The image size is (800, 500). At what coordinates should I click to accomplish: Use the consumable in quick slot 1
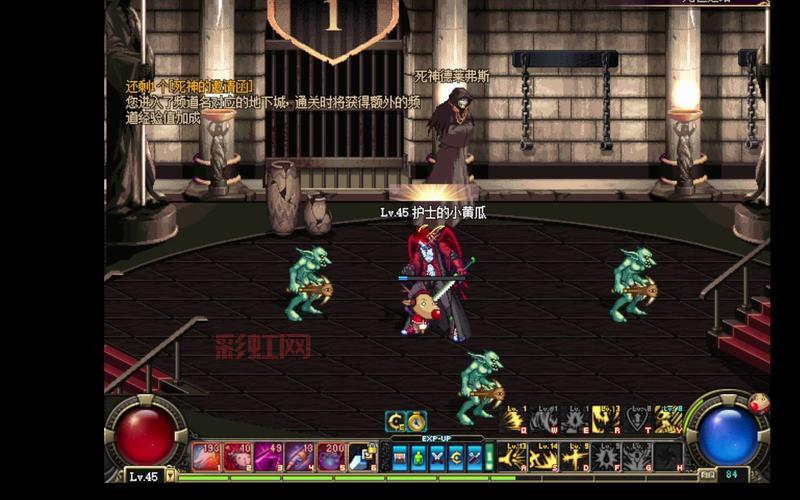pos(207,456)
